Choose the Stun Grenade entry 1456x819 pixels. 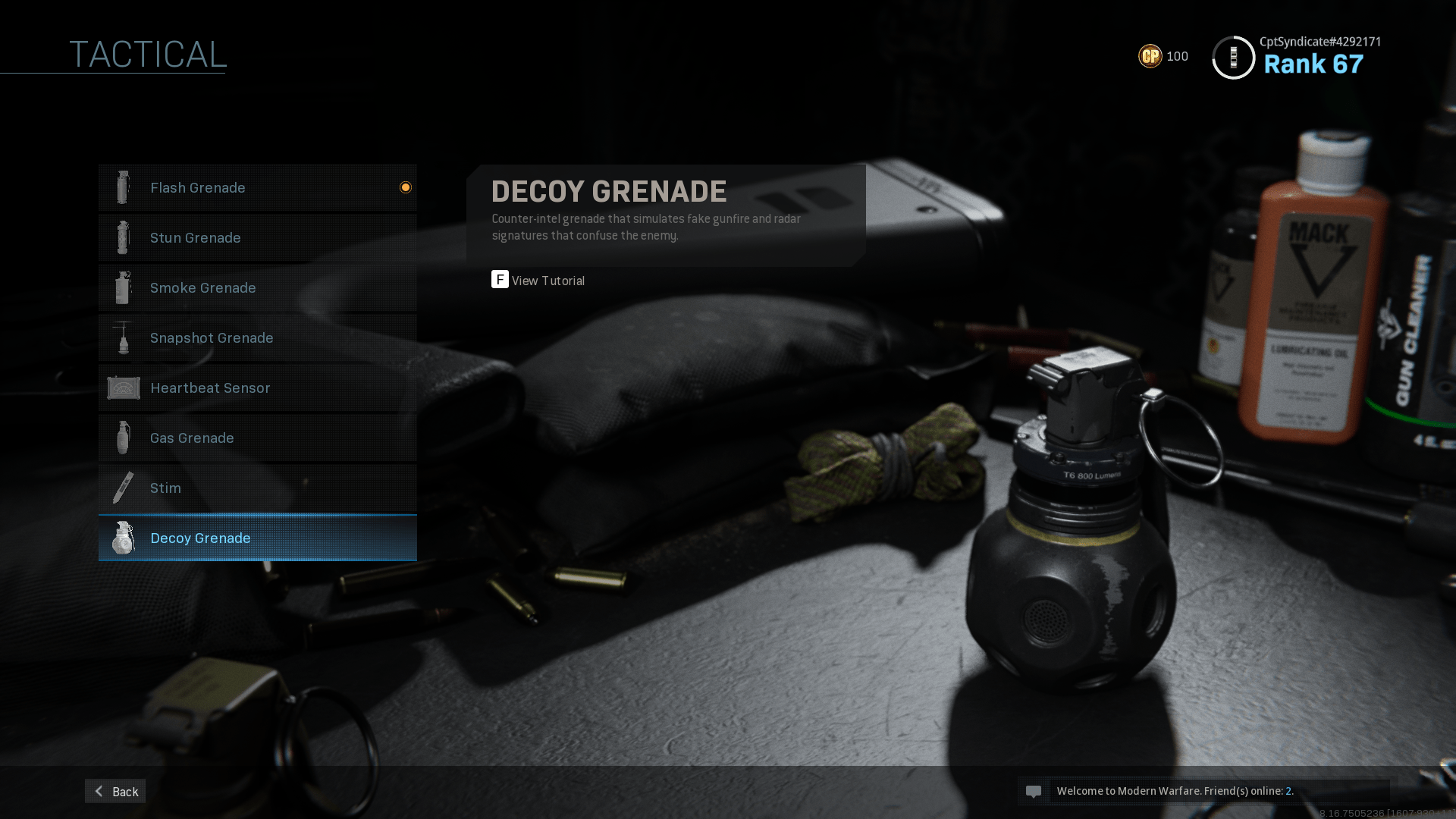257,237
